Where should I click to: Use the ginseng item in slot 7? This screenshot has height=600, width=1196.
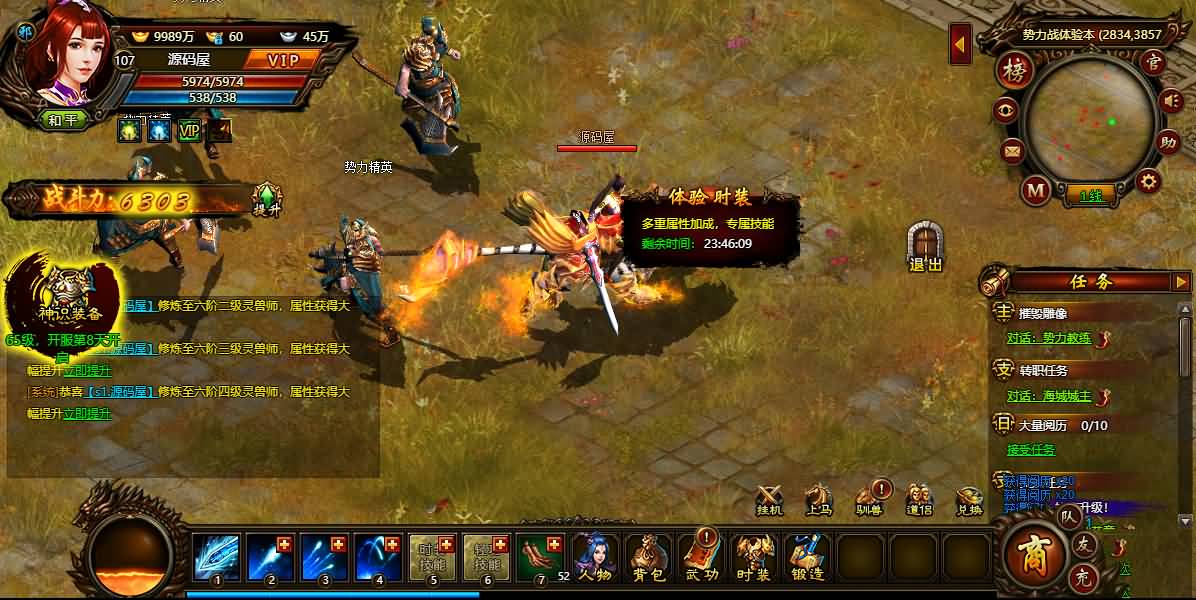click(x=542, y=557)
